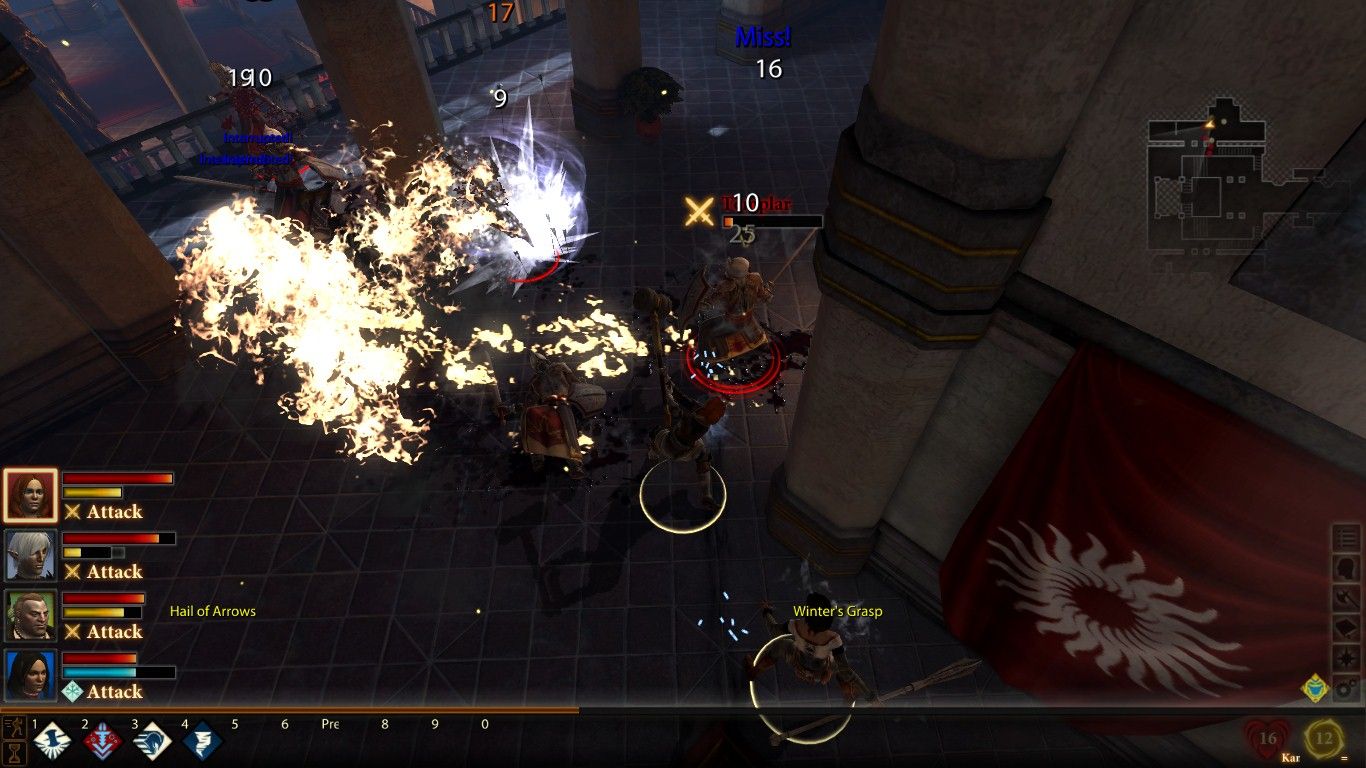Select the red-haired party leader portrait
Image resolution: width=1366 pixels, height=768 pixels.
[30, 495]
